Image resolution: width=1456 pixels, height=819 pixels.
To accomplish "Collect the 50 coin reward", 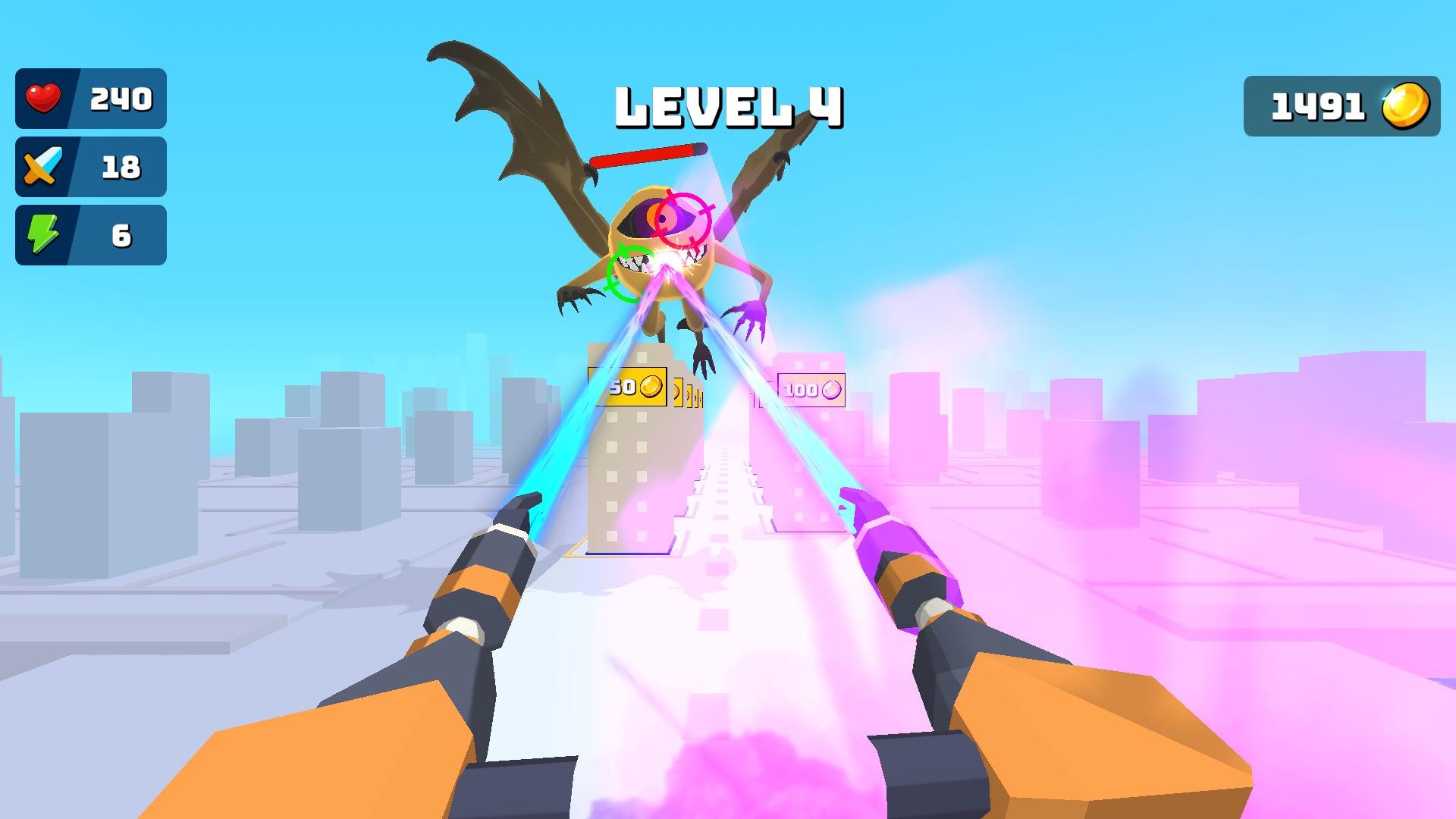I will 626,387.
